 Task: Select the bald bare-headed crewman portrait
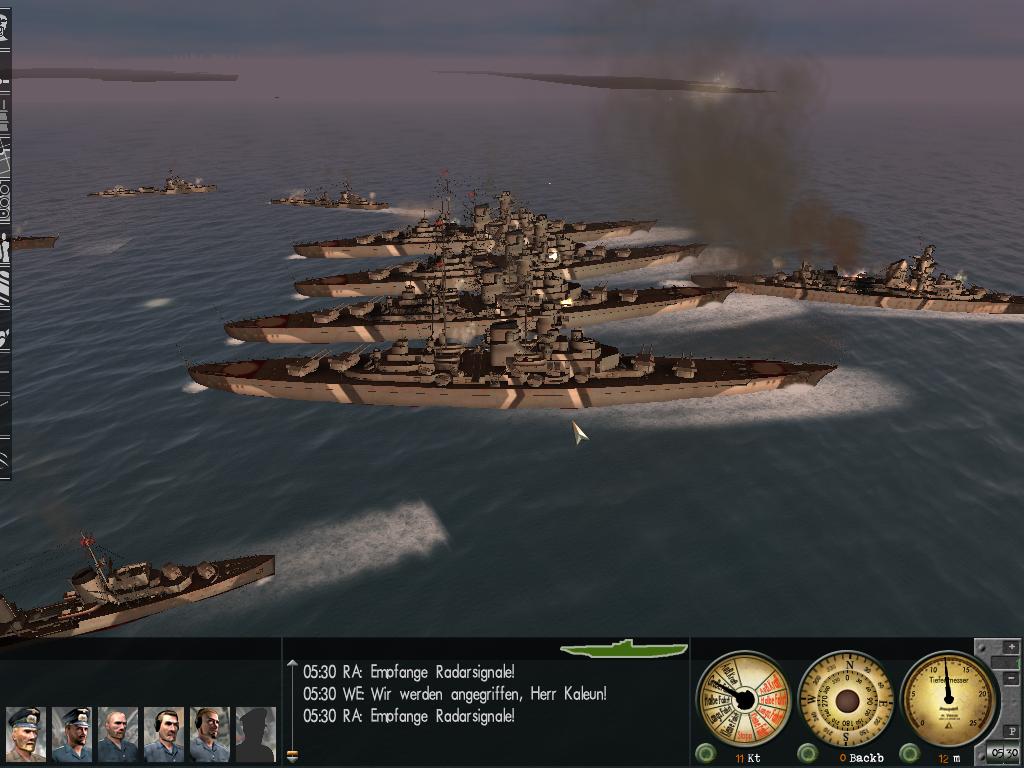tap(117, 734)
